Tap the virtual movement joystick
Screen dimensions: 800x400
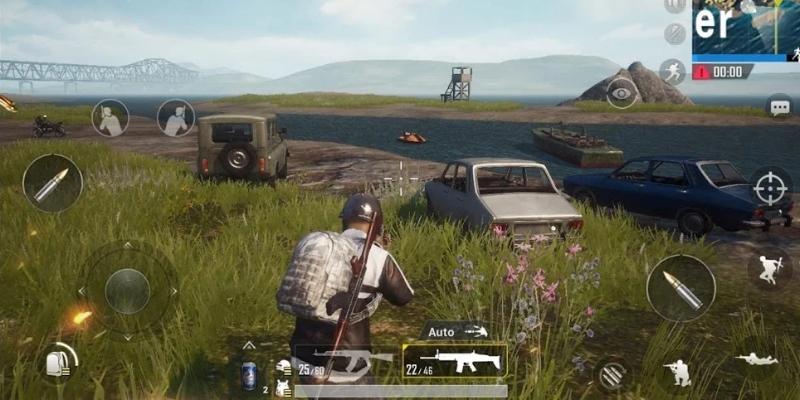127,291
